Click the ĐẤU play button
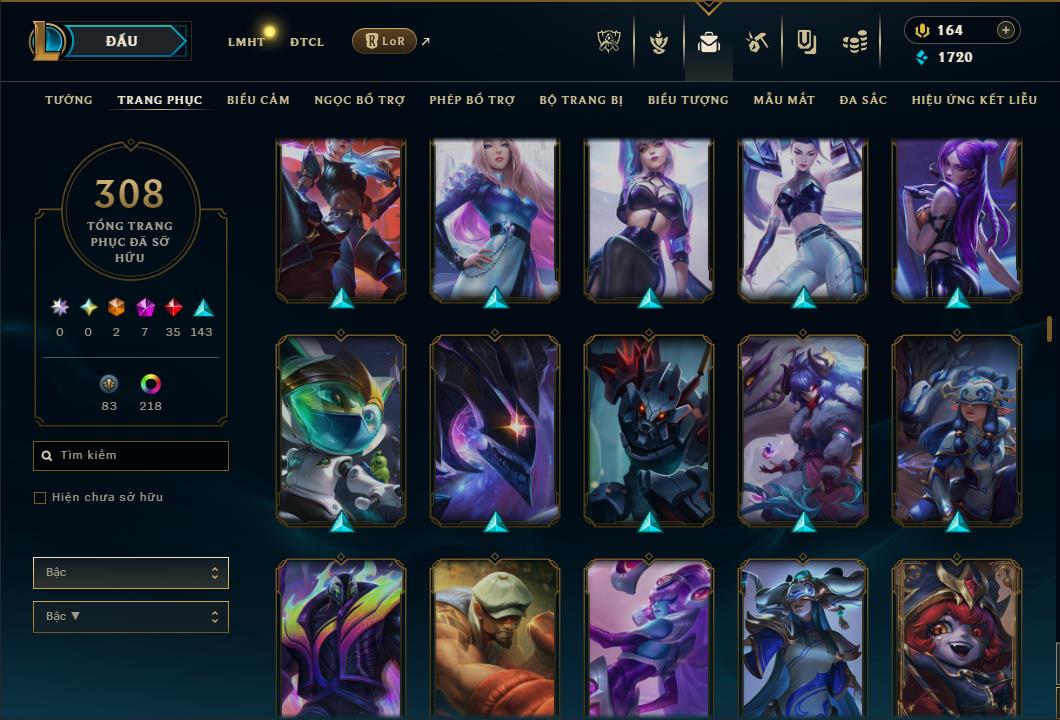1060x720 pixels. pyautogui.click(x=121, y=41)
